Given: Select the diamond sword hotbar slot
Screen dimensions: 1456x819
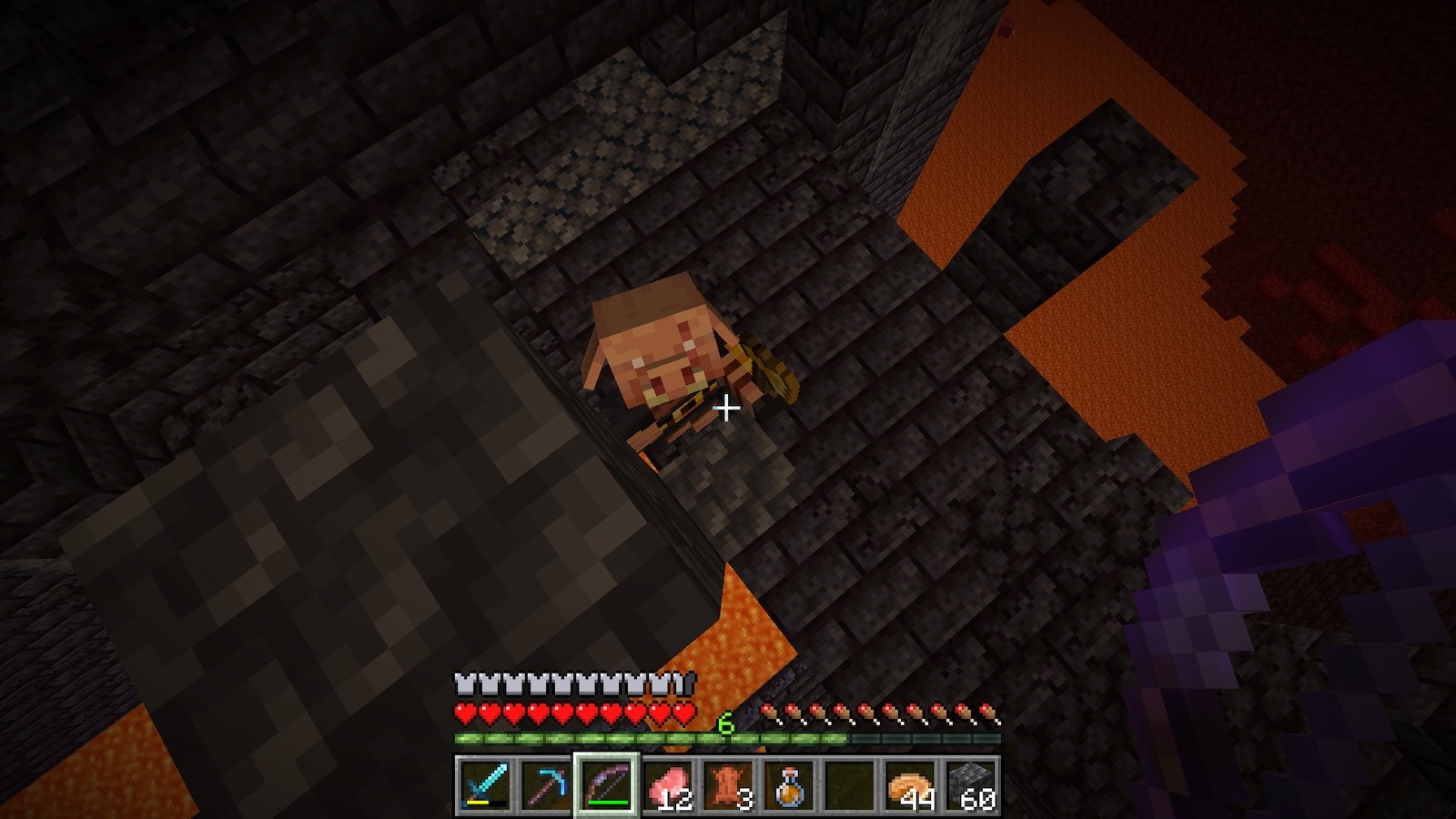Looking at the screenshot, I should (x=483, y=784).
